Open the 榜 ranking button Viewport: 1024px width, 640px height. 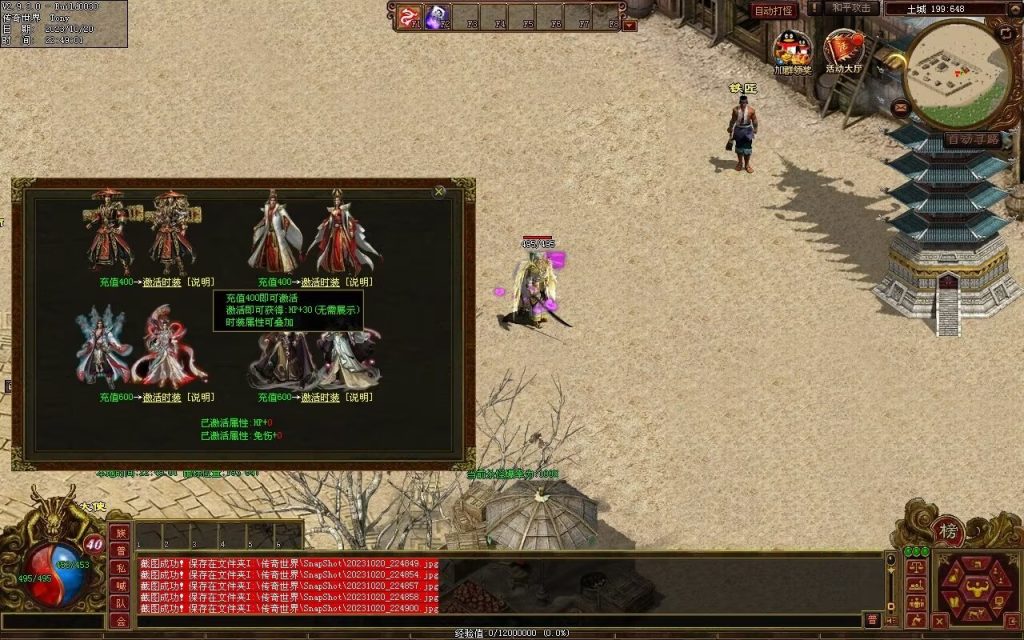pyautogui.click(x=947, y=528)
